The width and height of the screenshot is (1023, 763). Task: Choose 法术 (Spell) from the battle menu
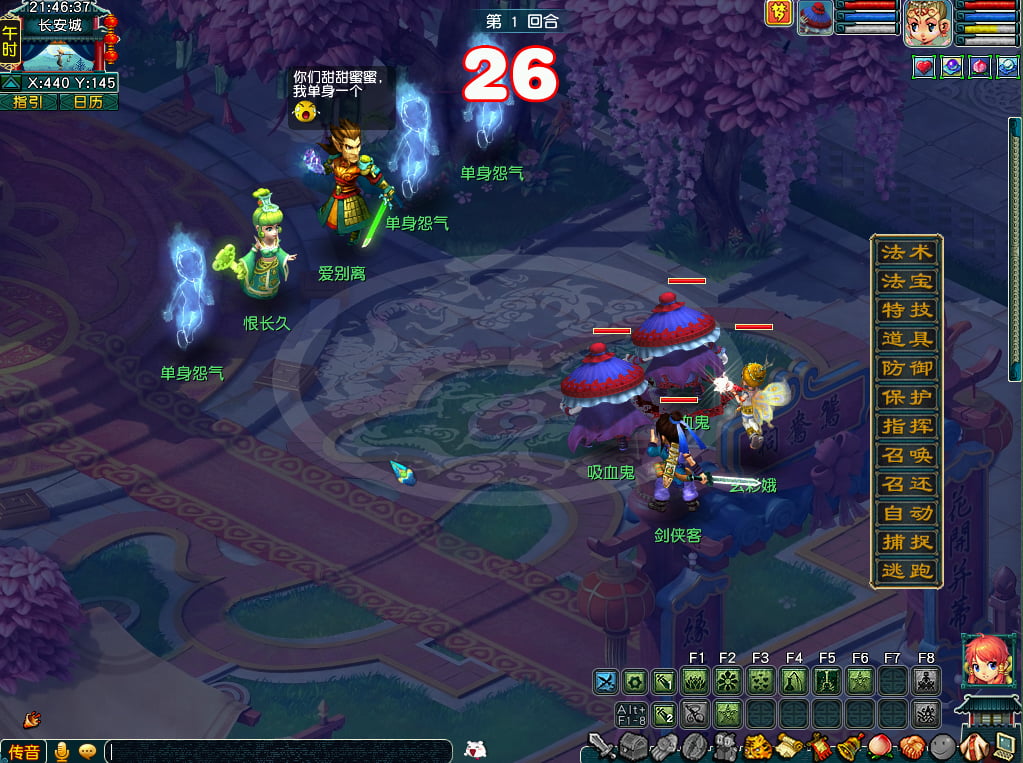[x=906, y=252]
